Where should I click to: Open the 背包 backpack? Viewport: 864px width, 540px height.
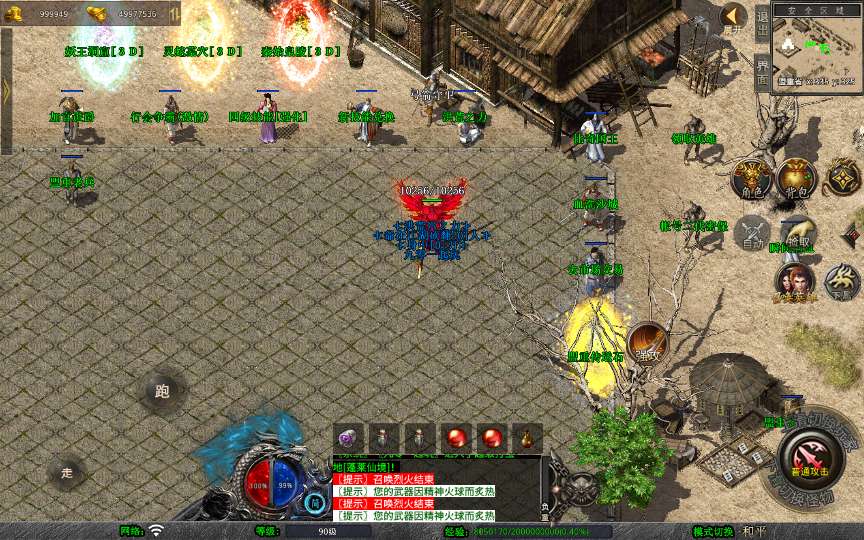pyautogui.click(x=796, y=178)
